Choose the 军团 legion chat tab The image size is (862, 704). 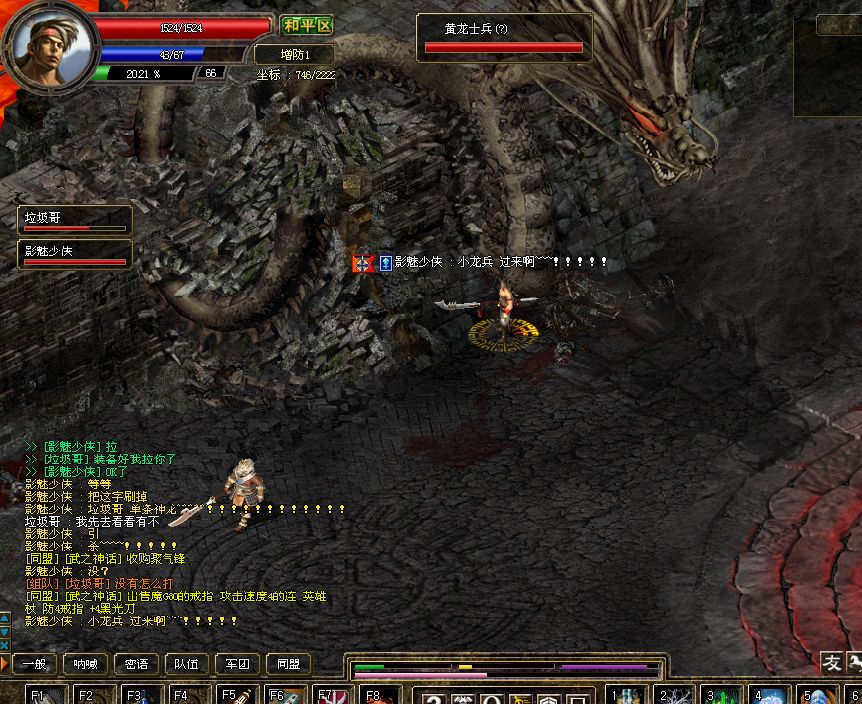coord(238,664)
